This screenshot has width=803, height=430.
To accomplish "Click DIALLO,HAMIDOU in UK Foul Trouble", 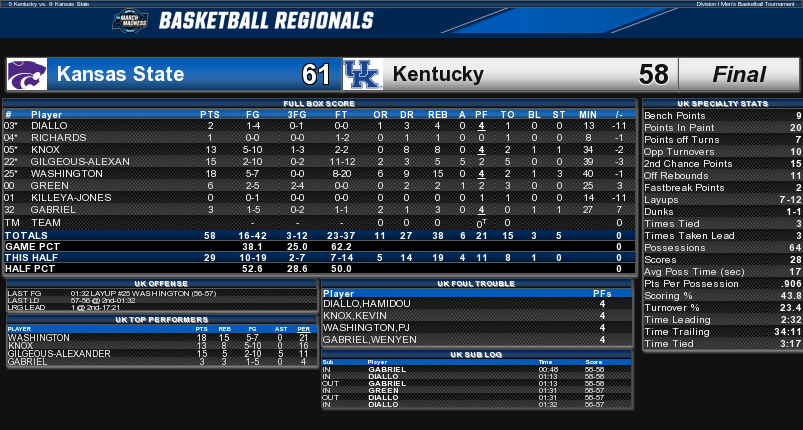I will point(354,303).
